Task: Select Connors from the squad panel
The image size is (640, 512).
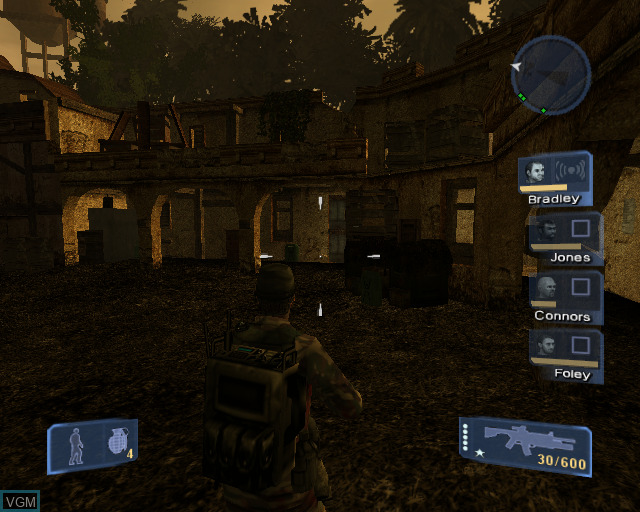Action: point(546,290)
